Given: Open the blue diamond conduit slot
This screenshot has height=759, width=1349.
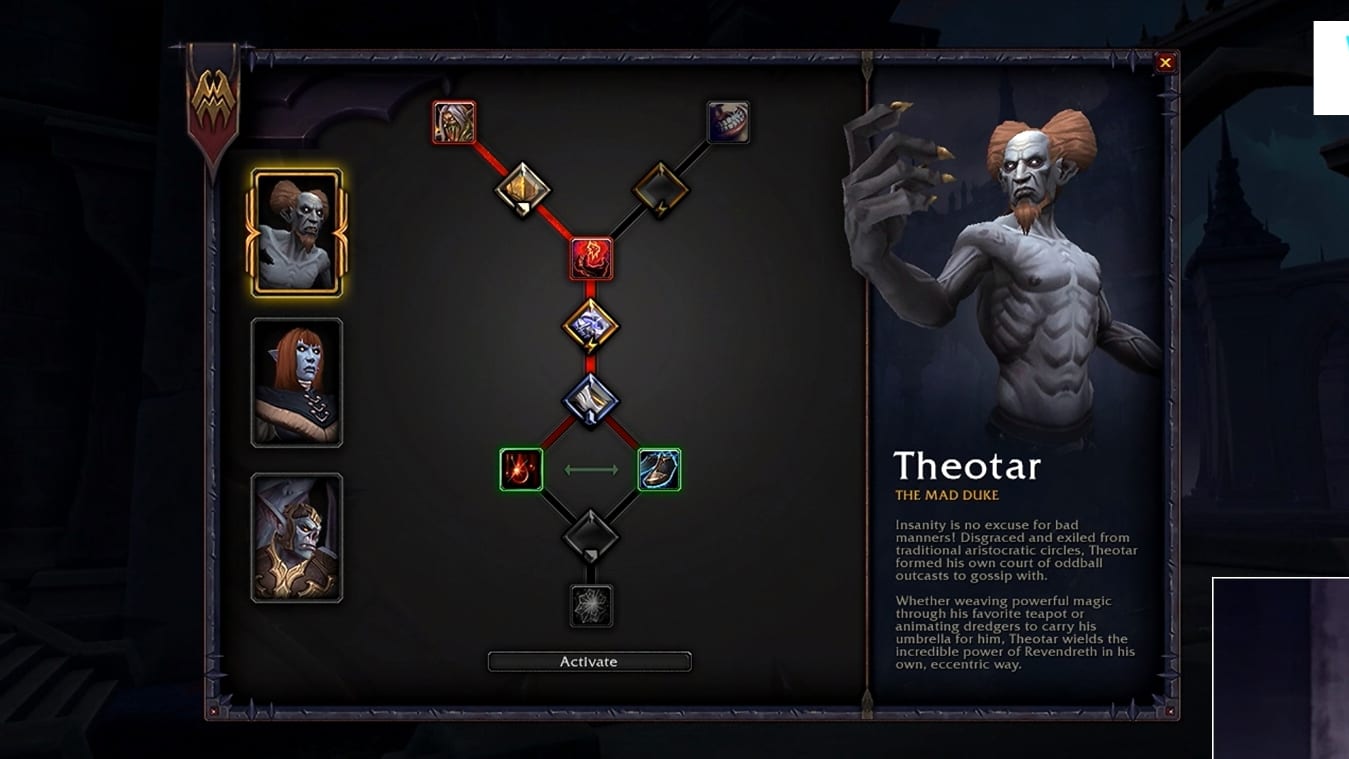Looking at the screenshot, I should (x=591, y=401).
